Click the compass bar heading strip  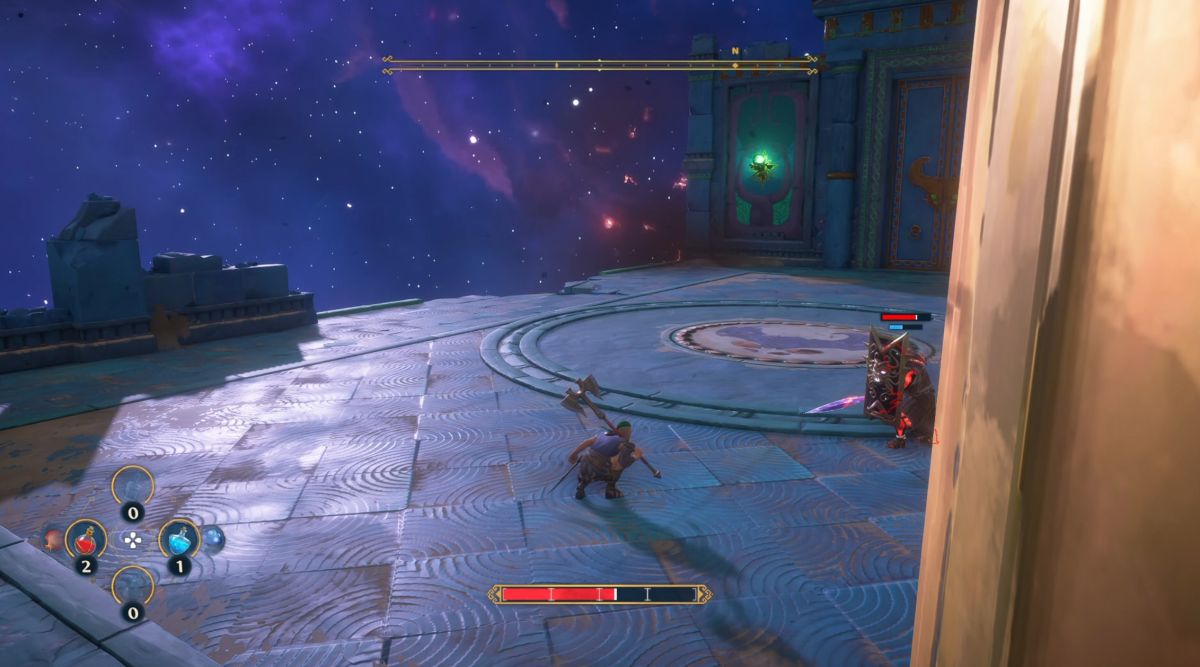599,65
